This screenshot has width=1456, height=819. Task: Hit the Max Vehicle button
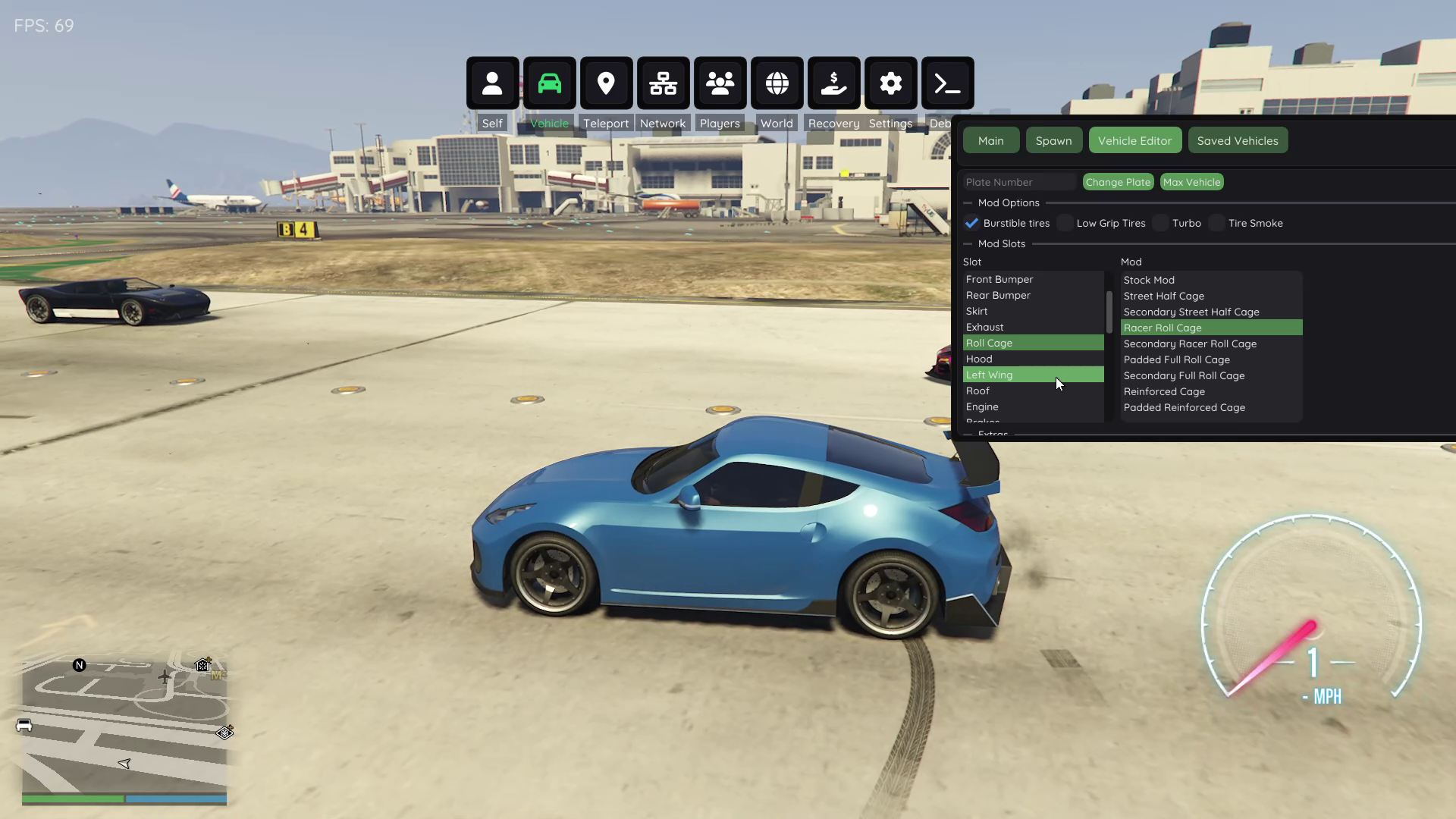click(1191, 183)
